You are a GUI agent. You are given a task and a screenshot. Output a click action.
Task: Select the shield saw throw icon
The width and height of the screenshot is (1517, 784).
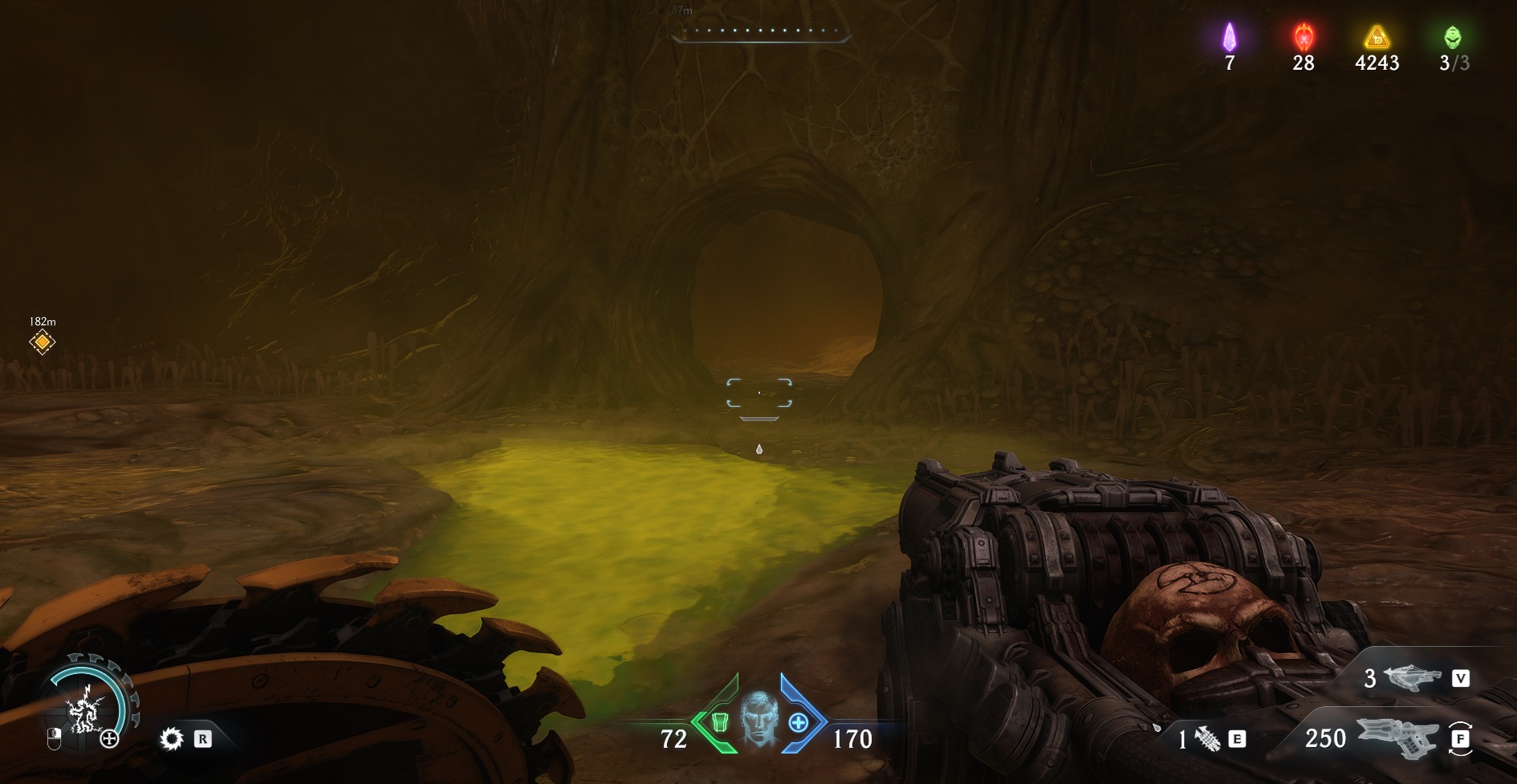(x=171, y=738)
